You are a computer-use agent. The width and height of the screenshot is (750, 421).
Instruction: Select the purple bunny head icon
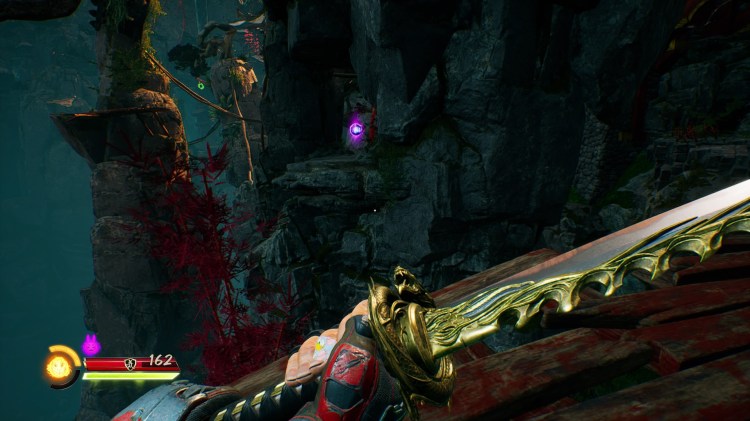(x=91, y=346)
